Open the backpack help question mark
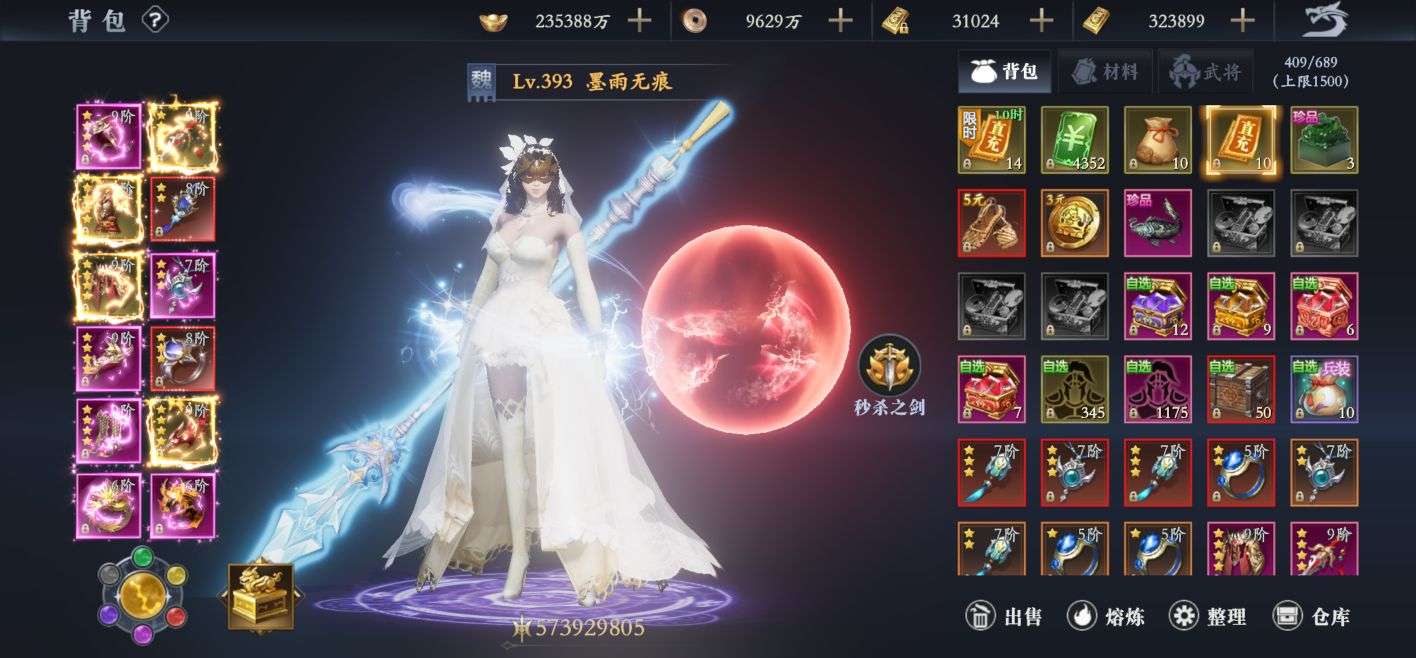The height and width of the screenshot is (658, 1416). (x=155, y=19)
